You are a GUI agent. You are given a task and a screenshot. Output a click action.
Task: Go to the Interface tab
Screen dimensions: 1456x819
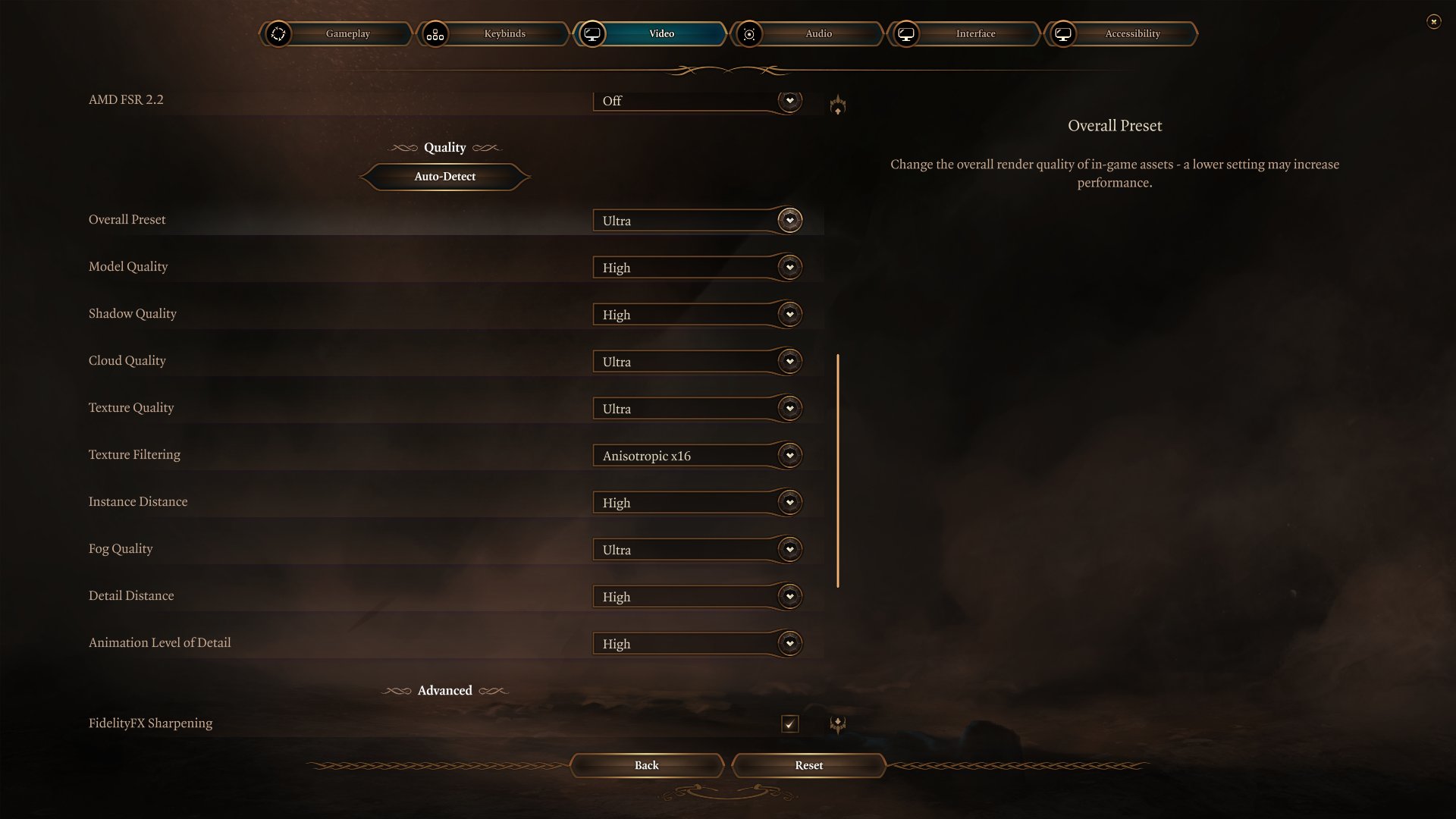point(975,33)
